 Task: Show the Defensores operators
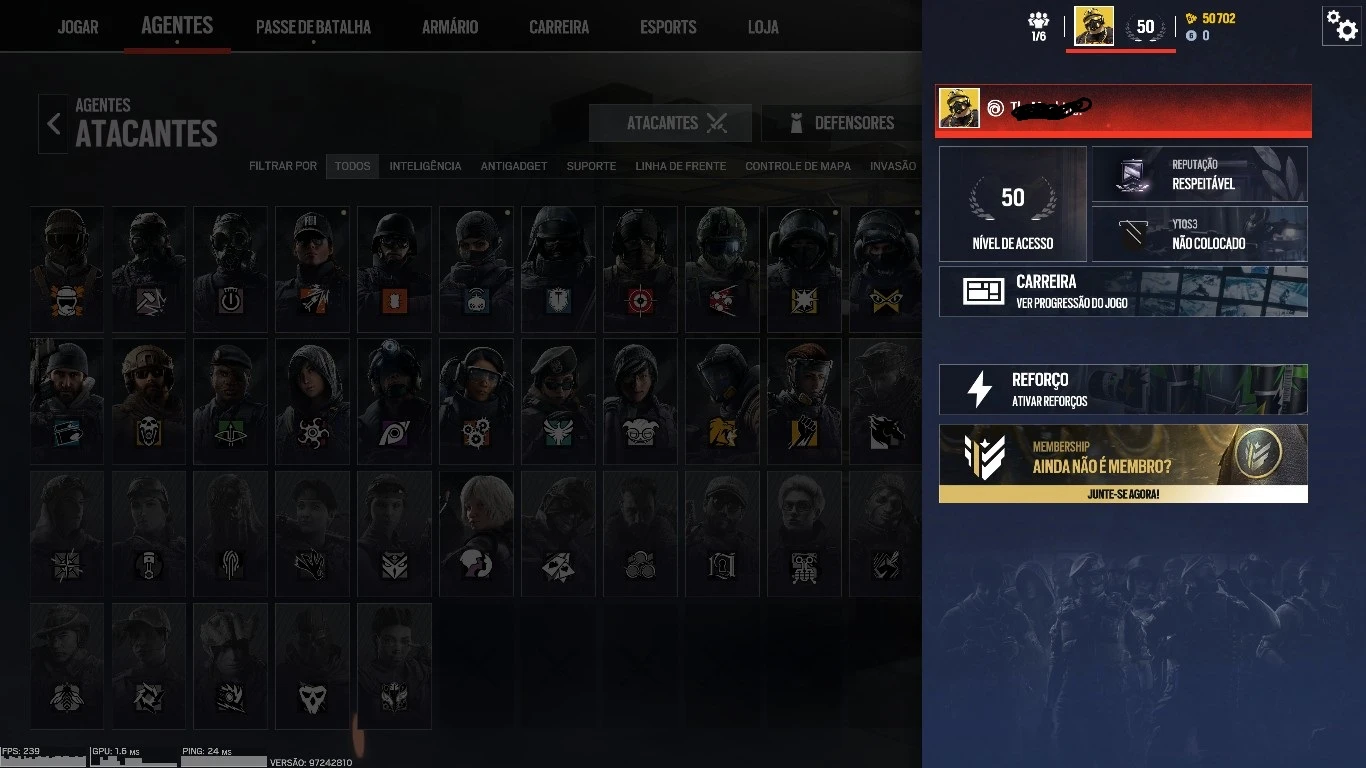(x=840, y=123)
